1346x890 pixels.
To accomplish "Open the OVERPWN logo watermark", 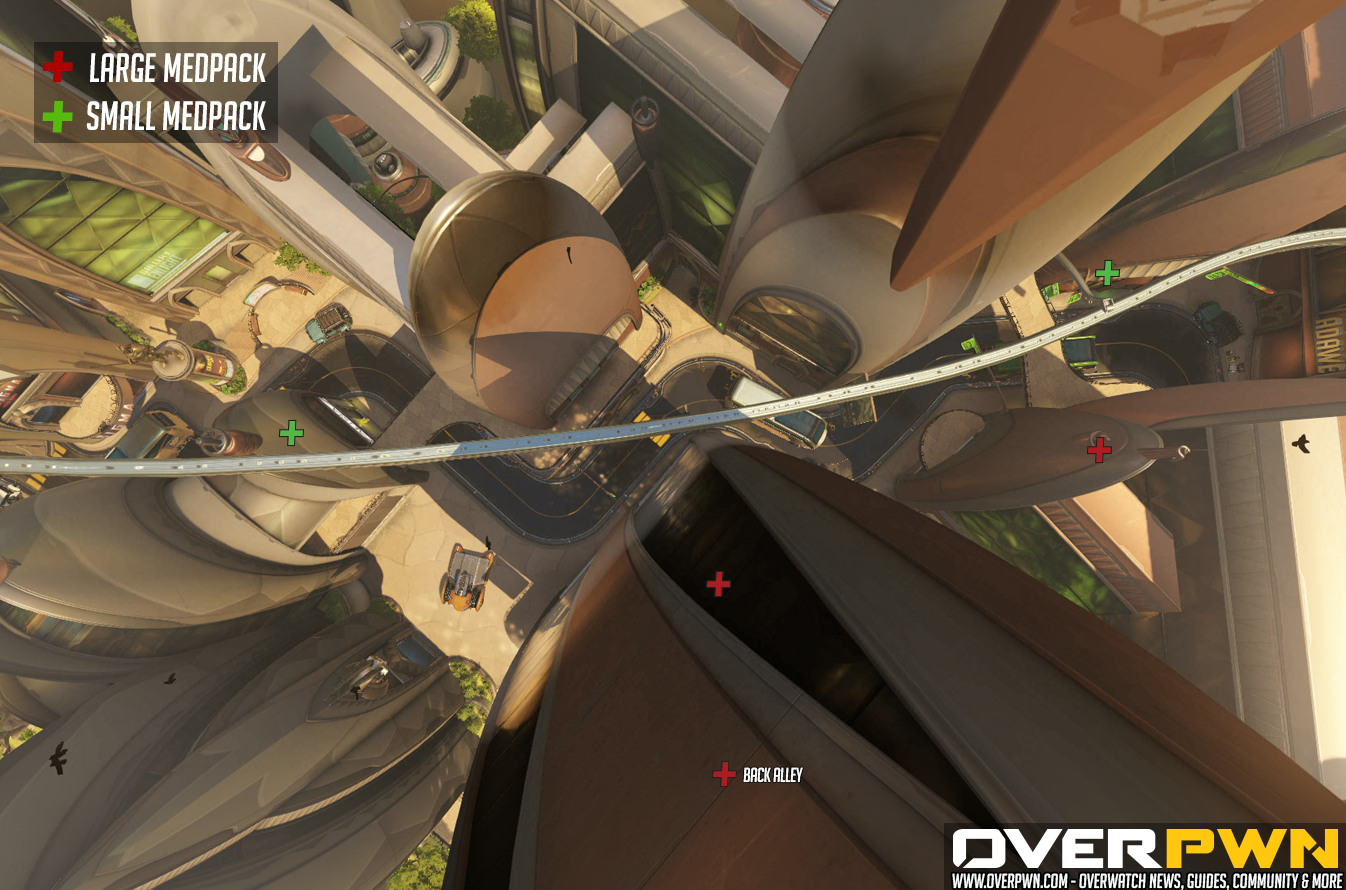I will pos(1144,849).
